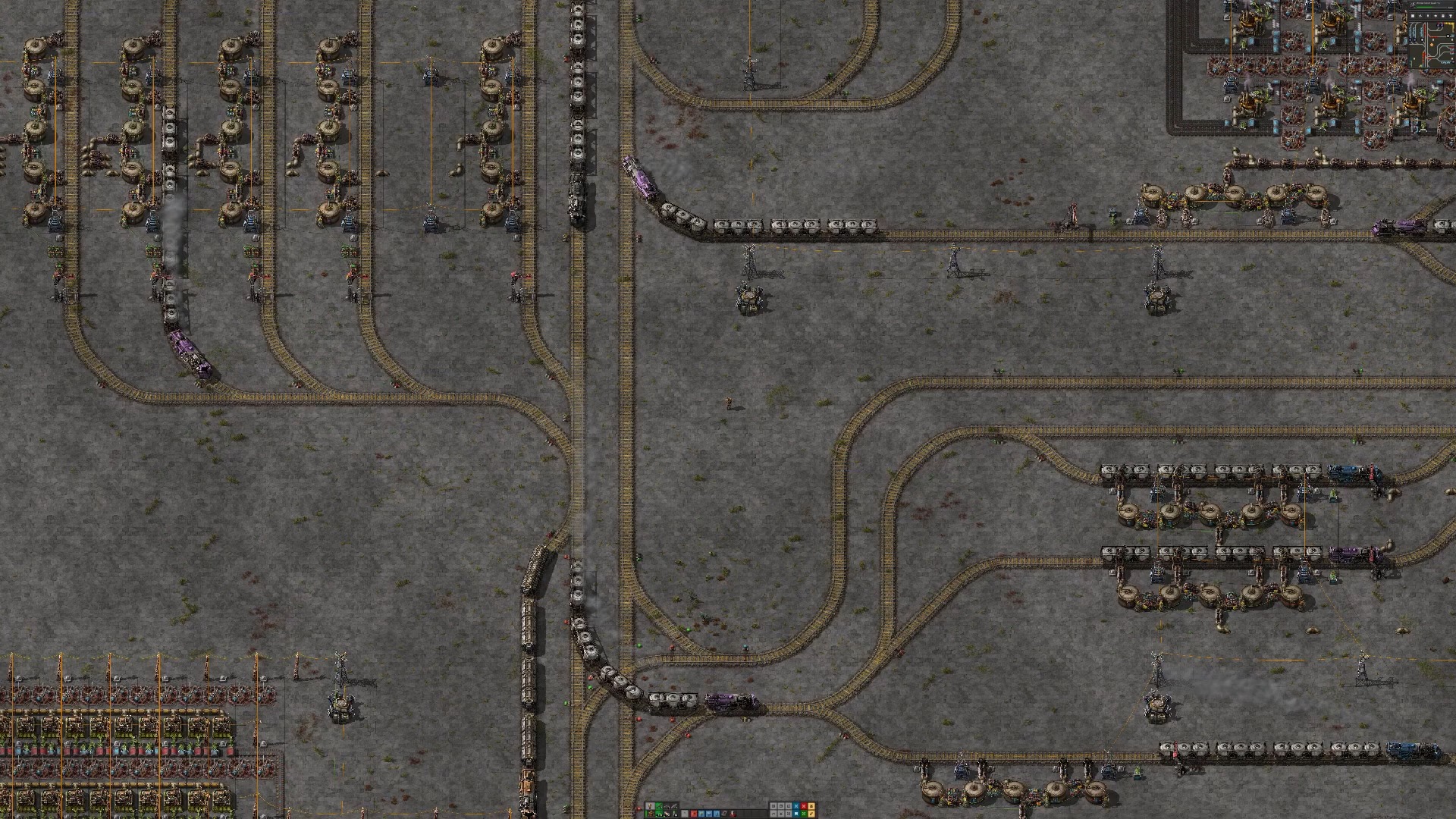This screenshot has width=1456, height=819.
Task: Toggle the turret range overlay above the minimap
Action: [1451, 16]
